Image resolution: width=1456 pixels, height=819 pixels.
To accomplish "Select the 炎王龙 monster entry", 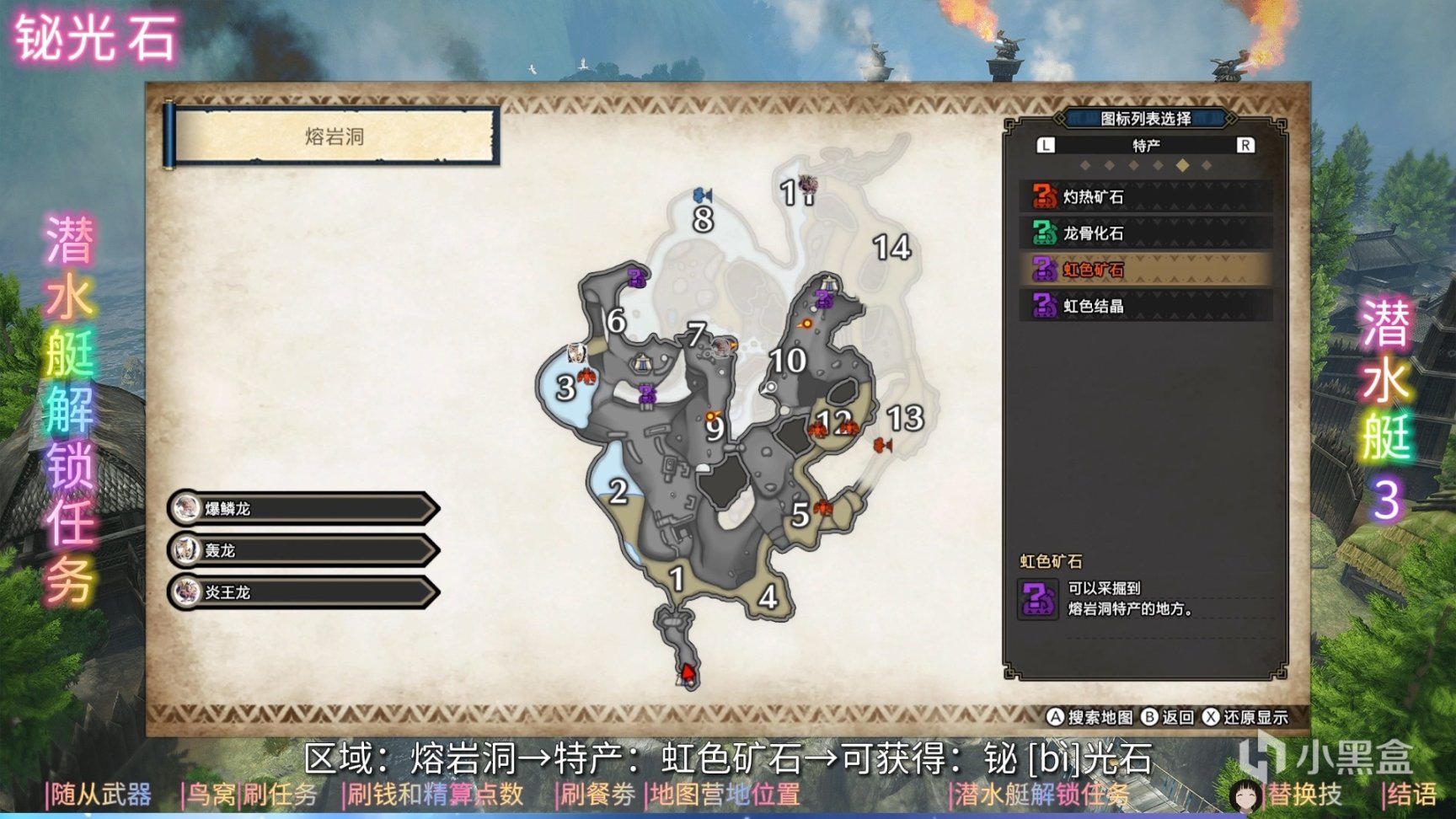I will coord(303,592).
